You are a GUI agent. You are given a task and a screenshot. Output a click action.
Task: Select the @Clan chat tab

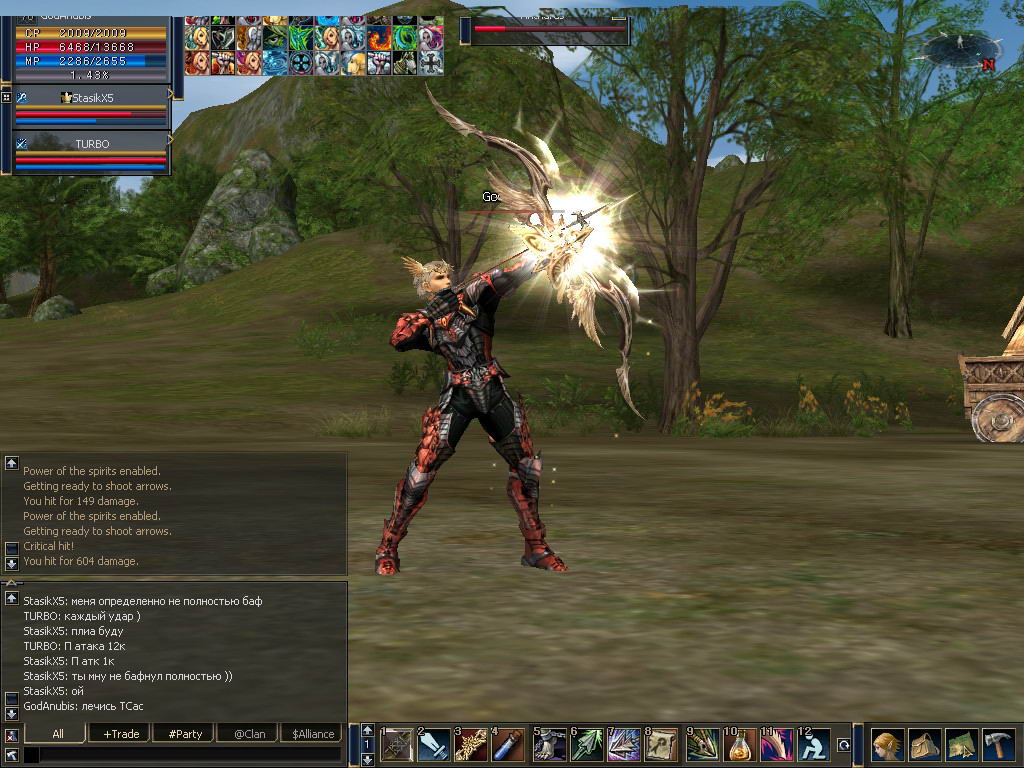point(249,733)
